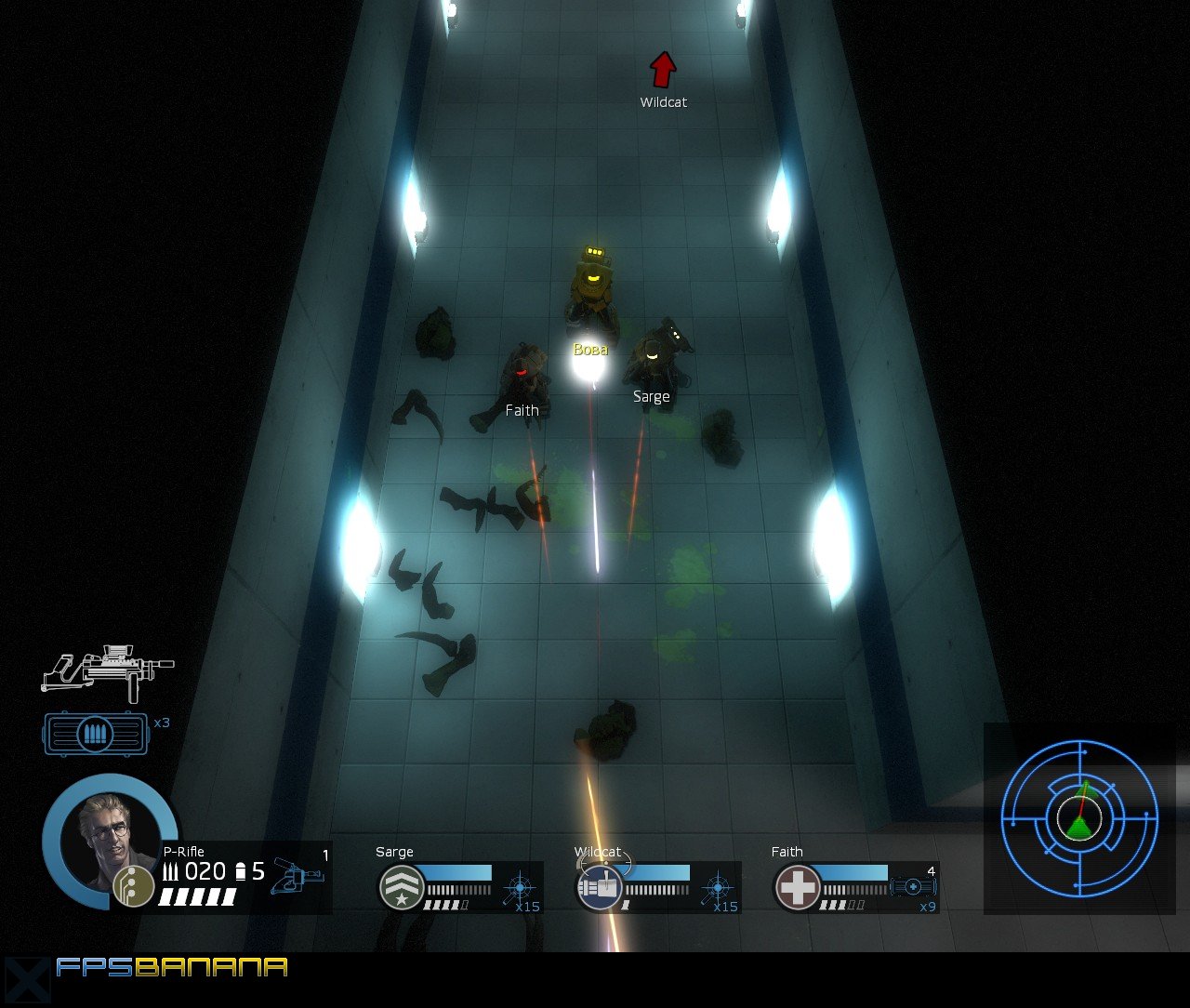Click Sarge's blue health bar
1190x1008 pixels.
click(460, 873)
